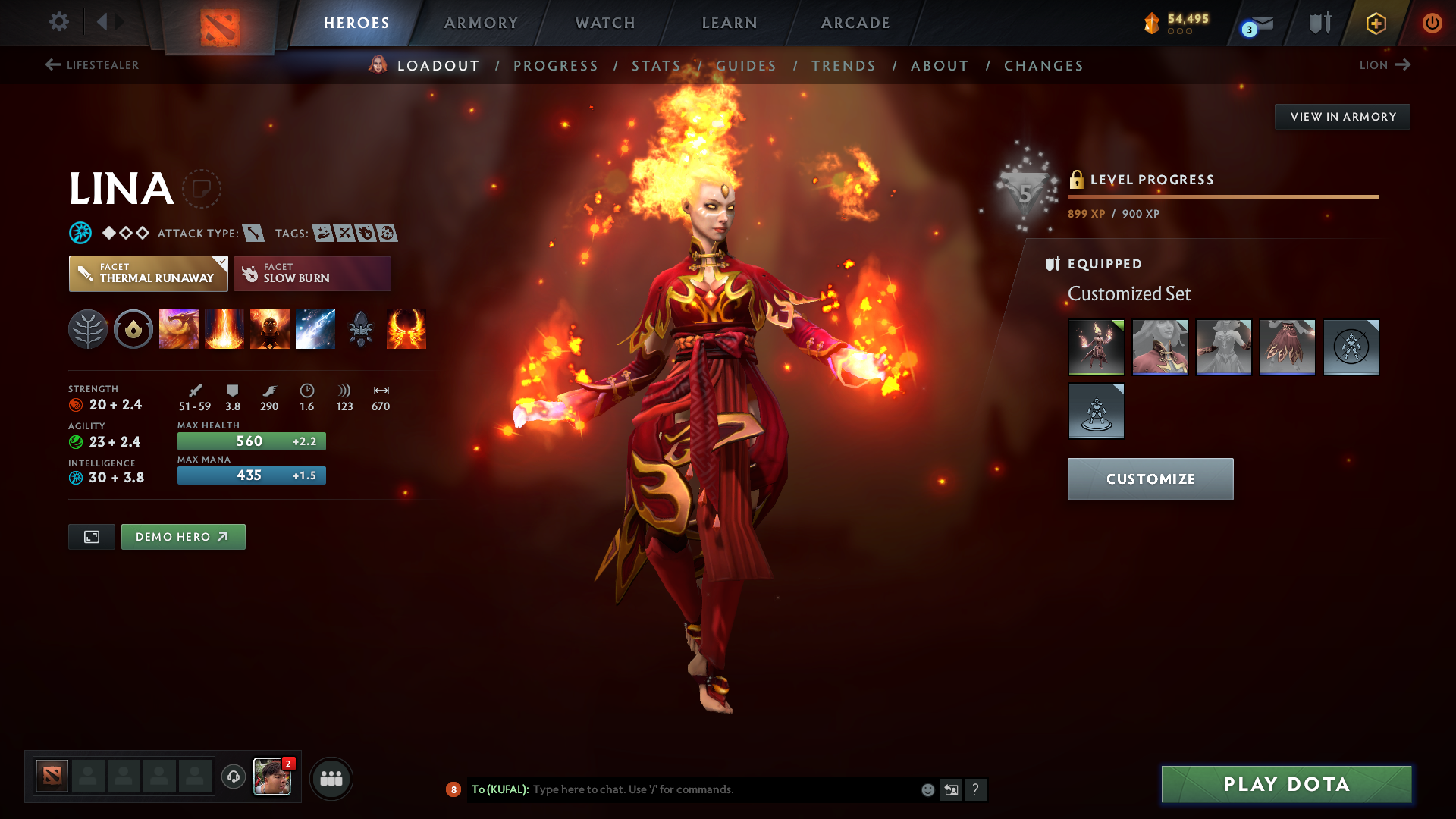
Task: Open the emoticon picker in chat
Action: point(927,789)
